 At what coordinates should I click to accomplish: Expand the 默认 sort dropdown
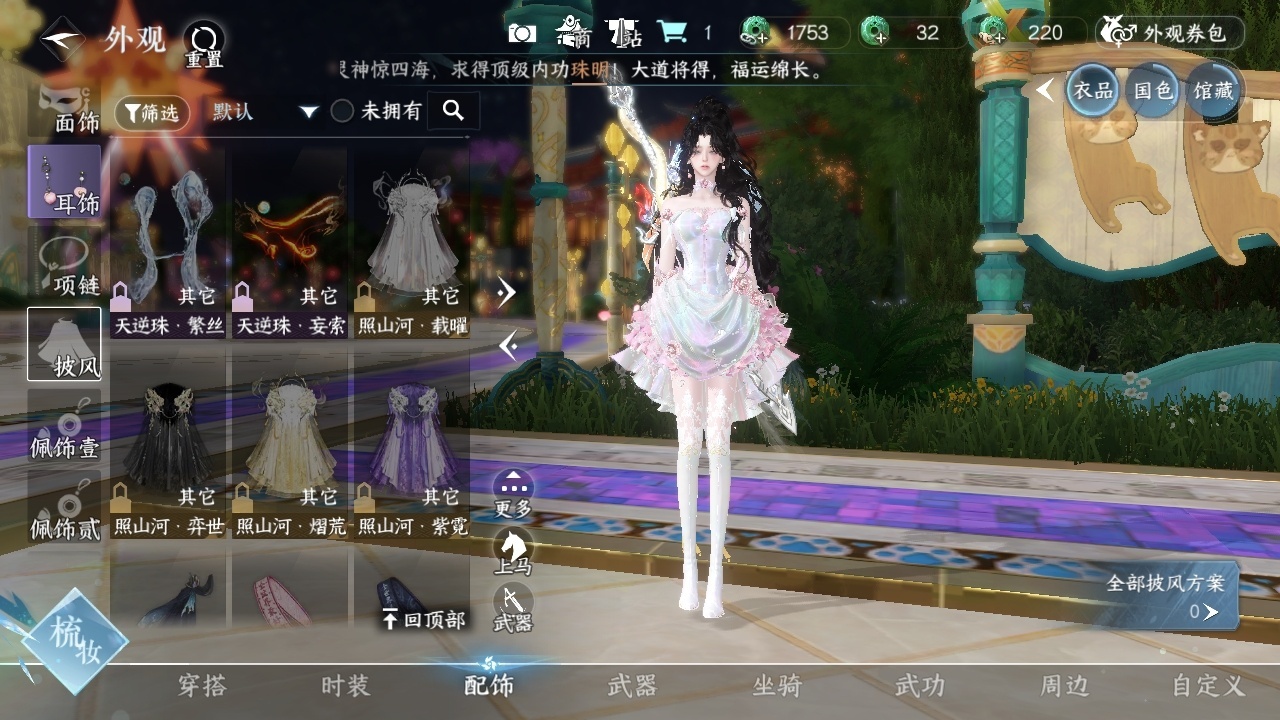point(265,112)
